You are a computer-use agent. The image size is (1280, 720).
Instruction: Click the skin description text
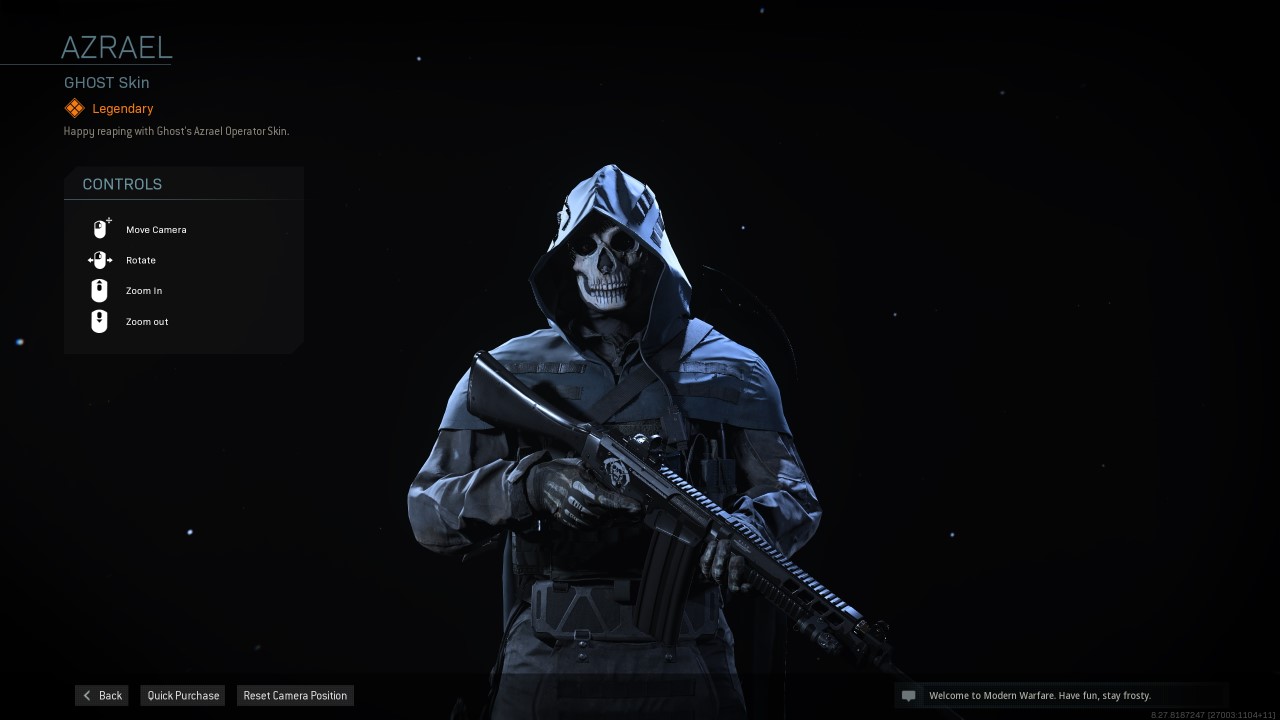pos(176,130)
